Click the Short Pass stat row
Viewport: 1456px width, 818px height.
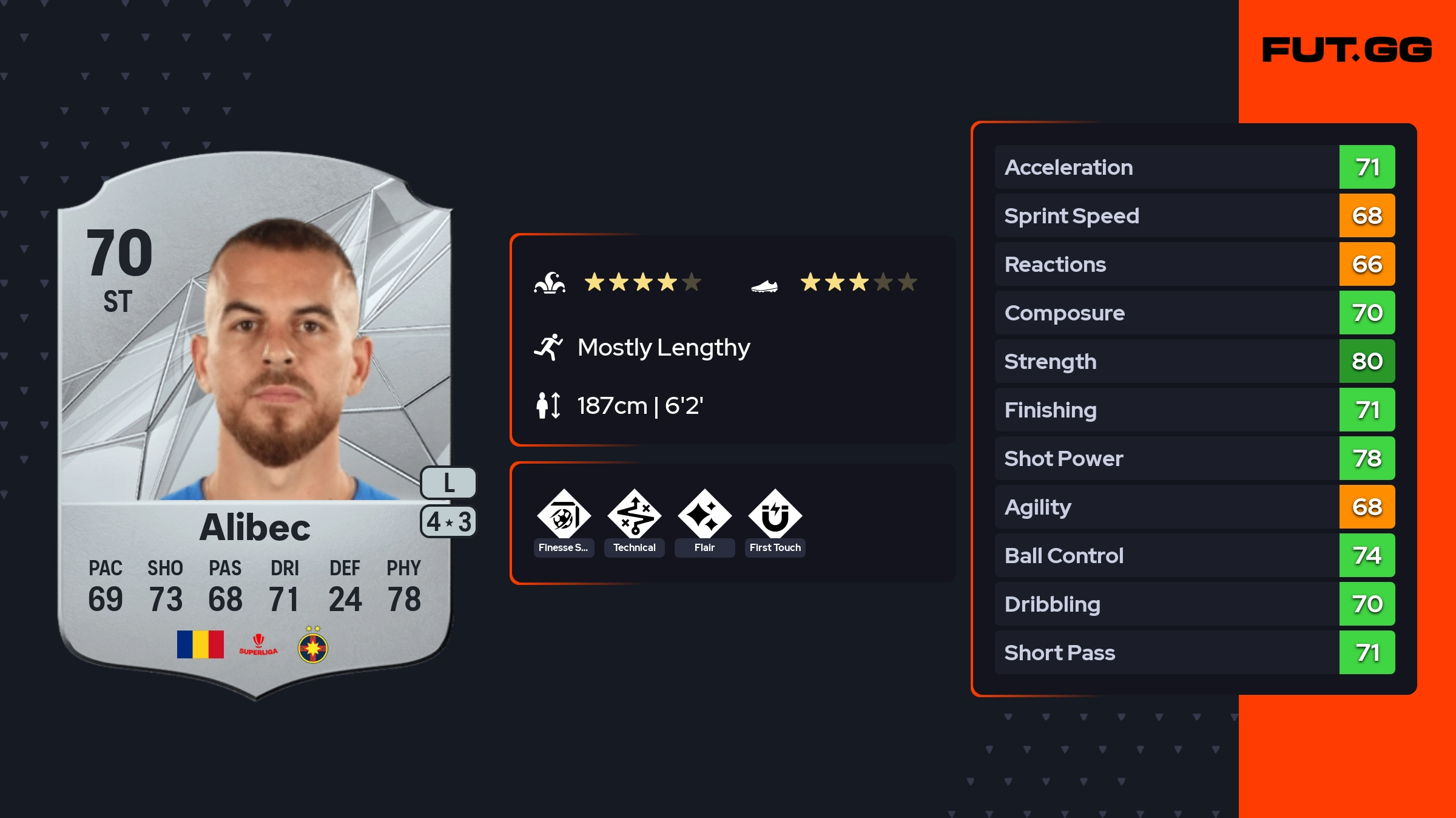point(1194,652)
